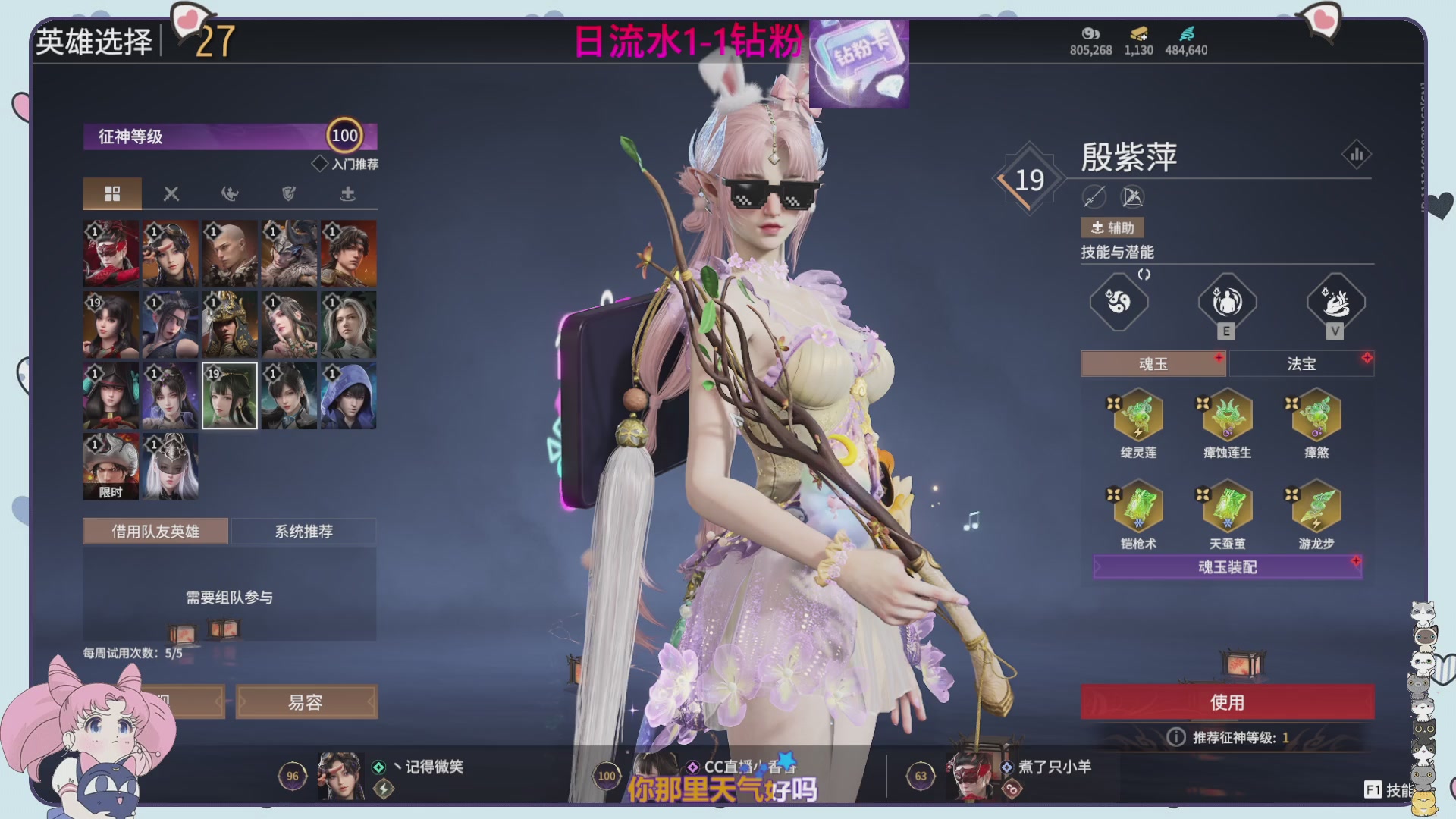The width and height of the screenshot is (1456, 819).
Task: Expand the 魂玉装配 panel
Action: click(1226, 566)
